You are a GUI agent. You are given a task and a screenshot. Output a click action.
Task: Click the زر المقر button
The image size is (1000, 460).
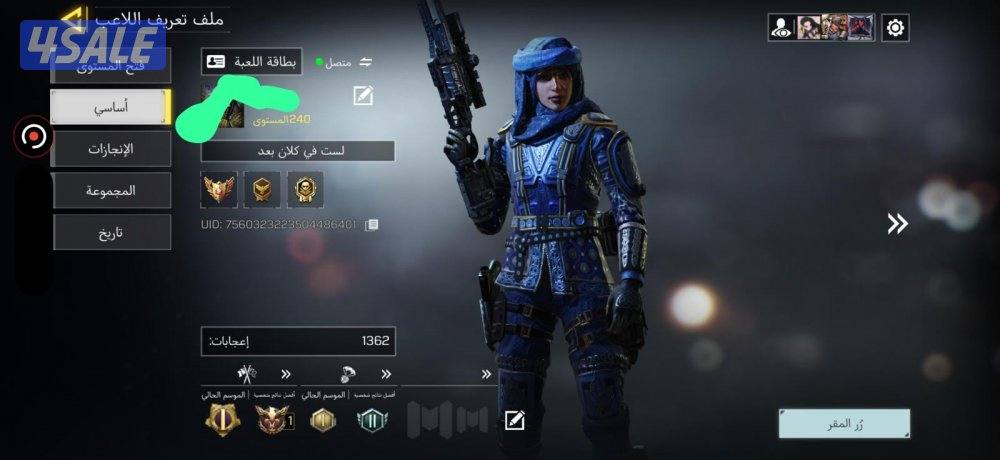coord(844,423)
